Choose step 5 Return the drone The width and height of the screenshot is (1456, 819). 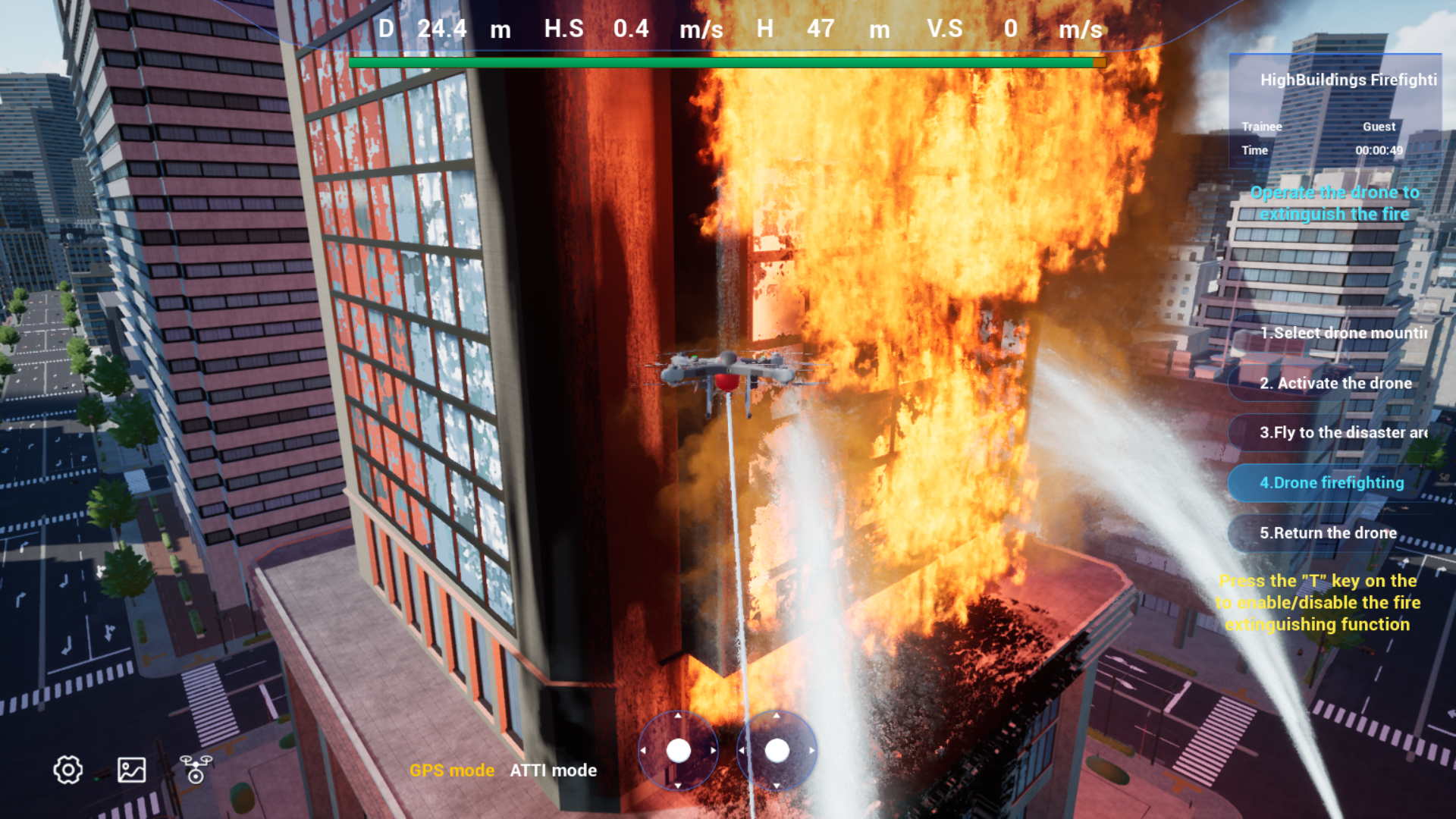[1328, 532]
